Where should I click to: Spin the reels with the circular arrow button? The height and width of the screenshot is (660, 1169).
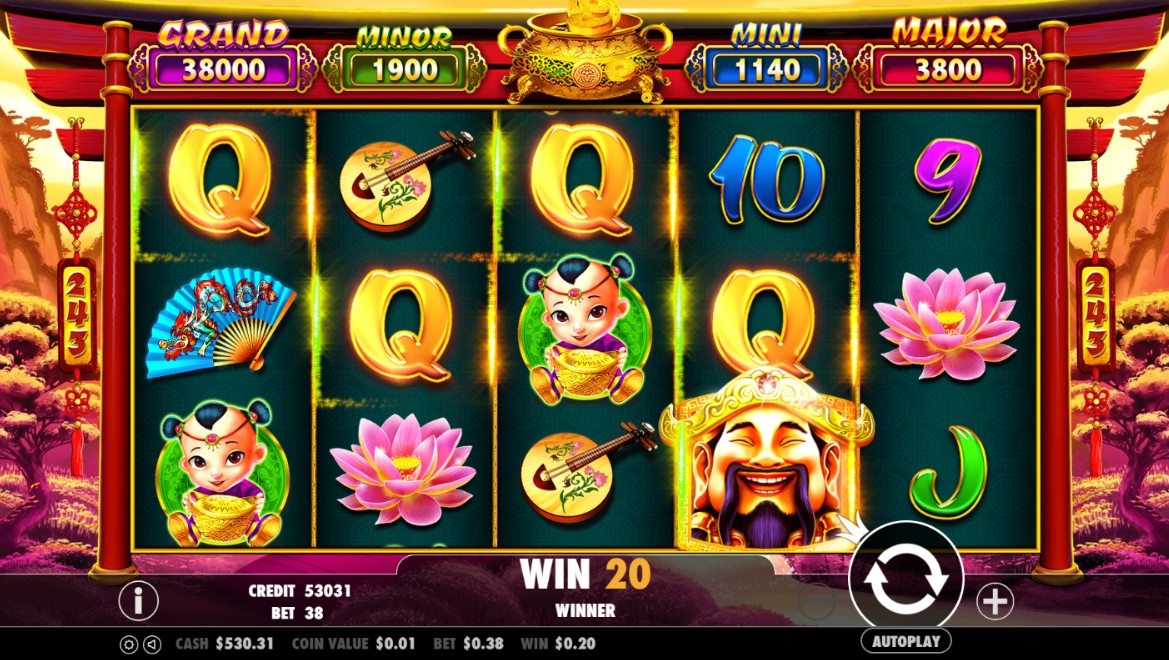(x=906, y=579)
